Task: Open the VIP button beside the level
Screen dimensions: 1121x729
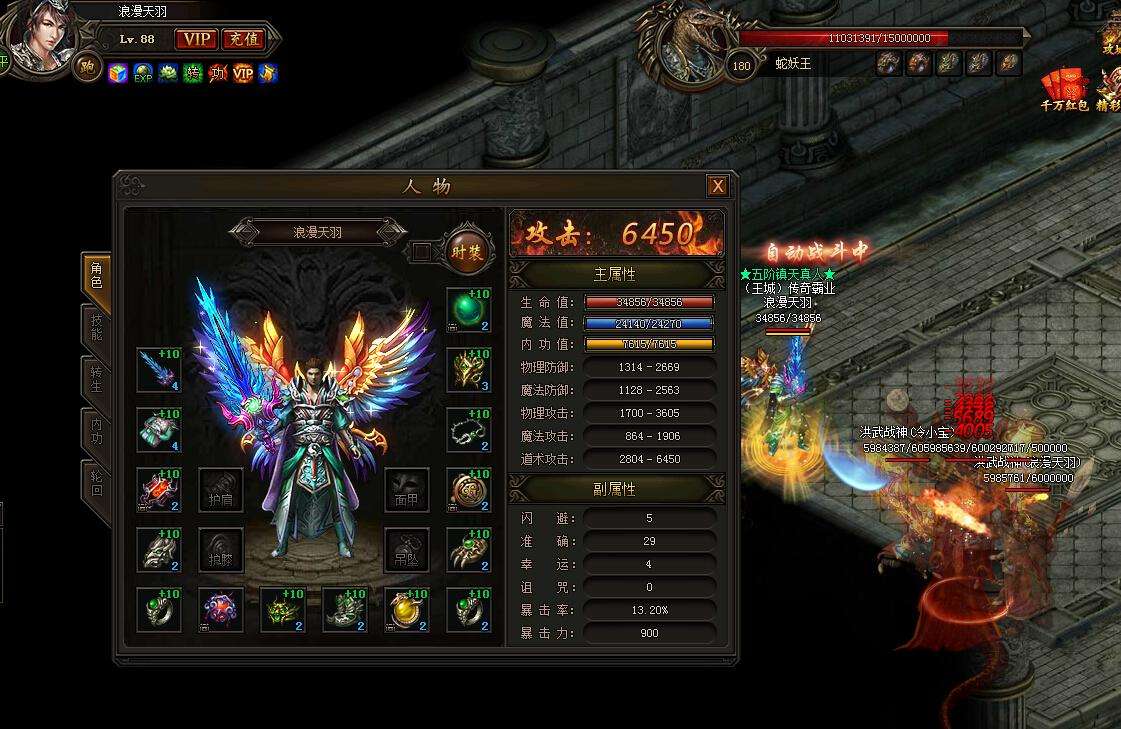Action: (x=195, y=39)
